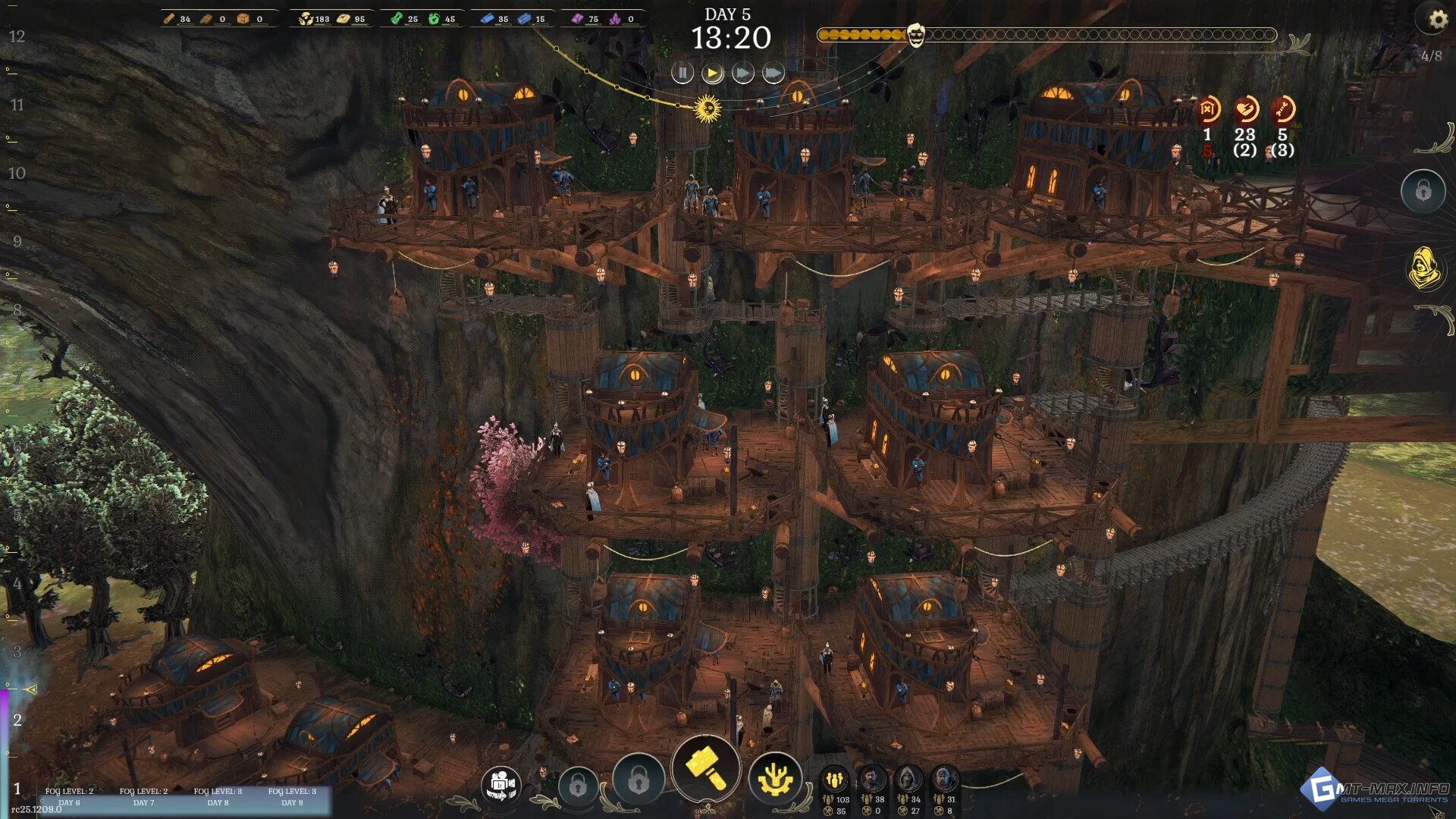Select the dark-haired bearded leader portrait

click(x=872, y=779)
